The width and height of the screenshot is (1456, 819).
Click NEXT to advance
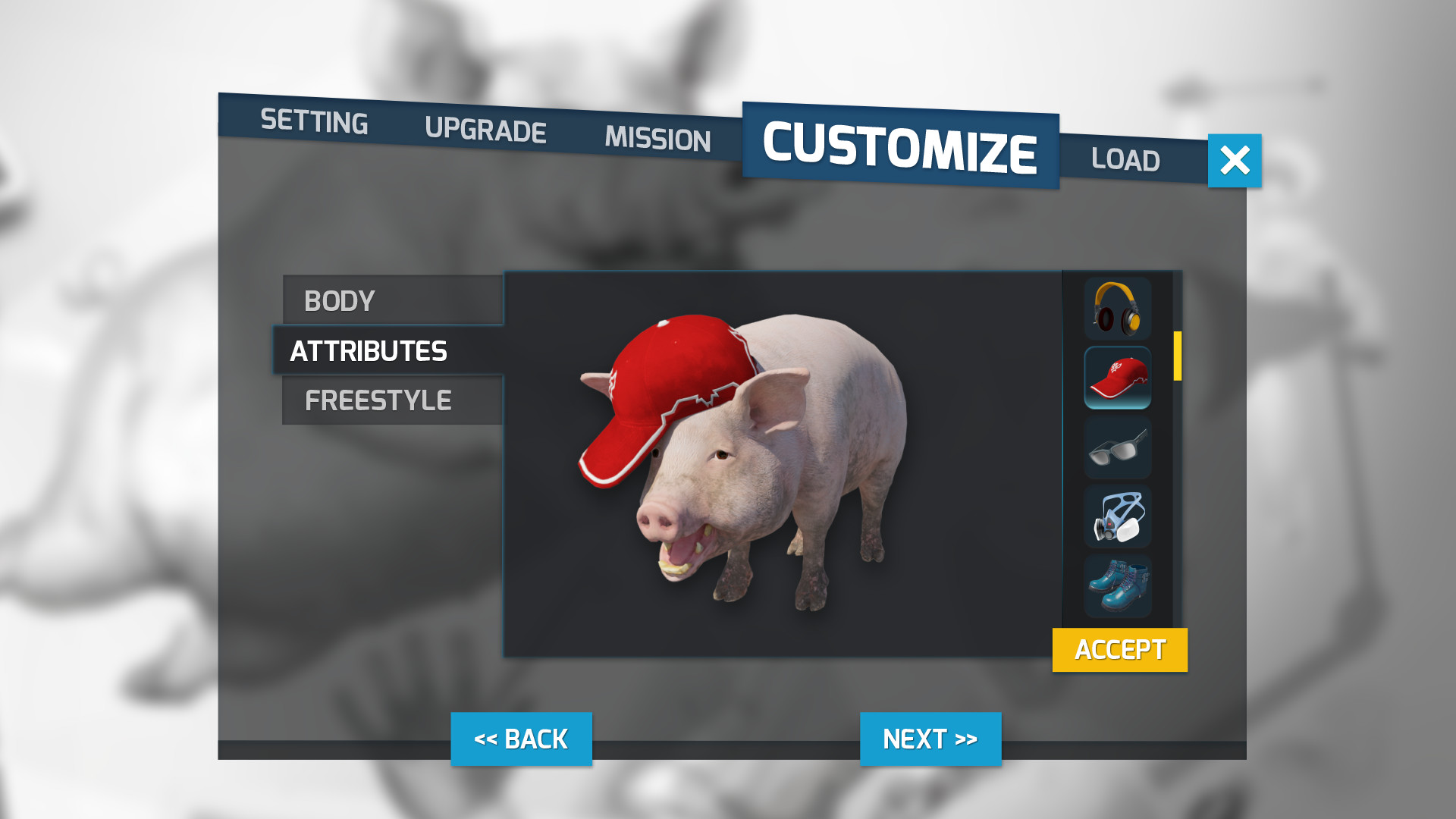click(930, 738)
